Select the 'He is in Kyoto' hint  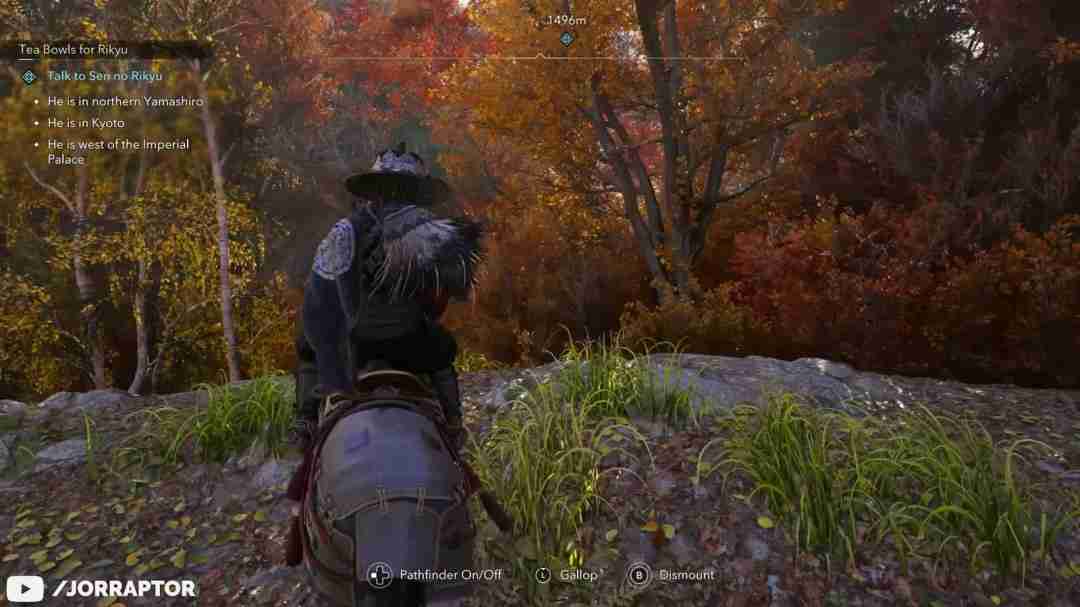tap(86, 123)
